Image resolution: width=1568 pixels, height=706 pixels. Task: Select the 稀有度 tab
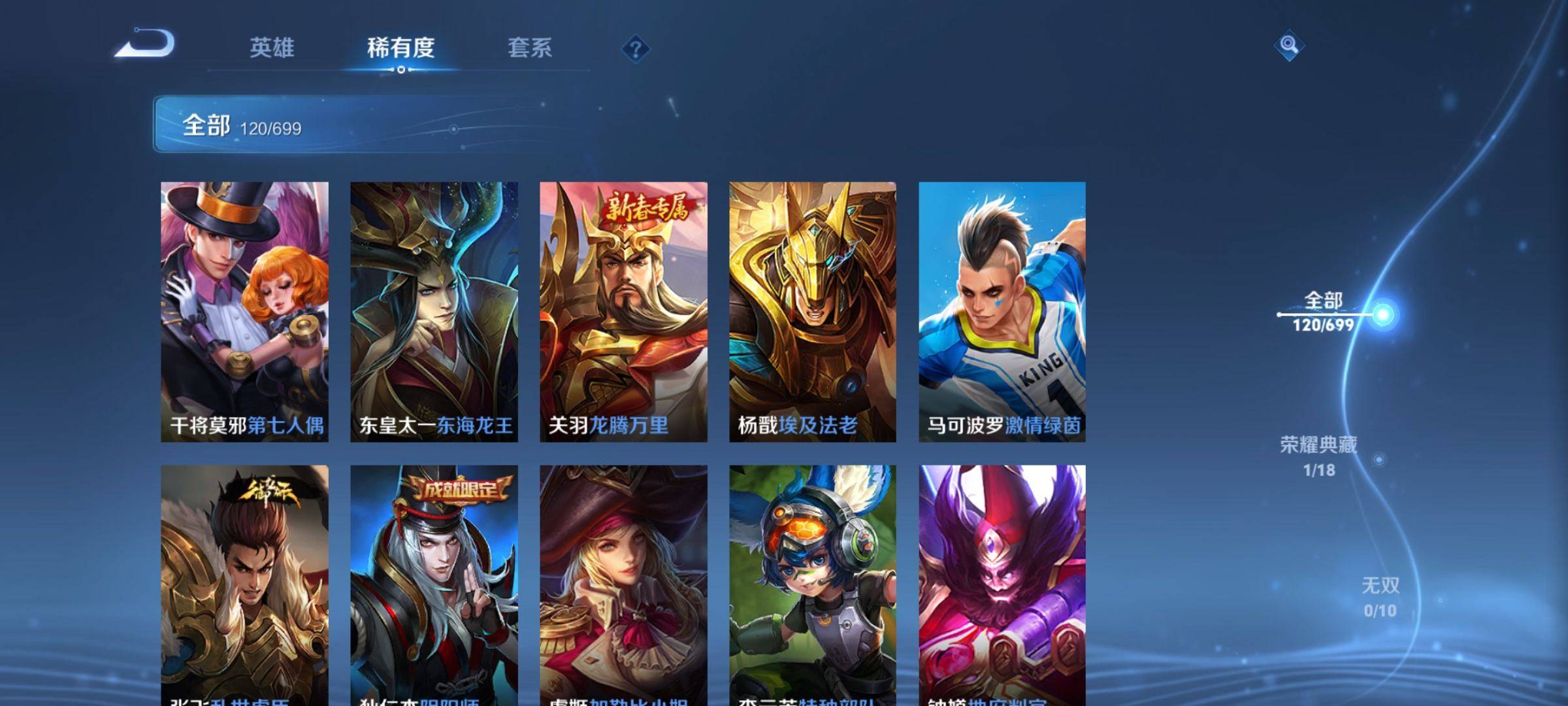click(400, 48)
